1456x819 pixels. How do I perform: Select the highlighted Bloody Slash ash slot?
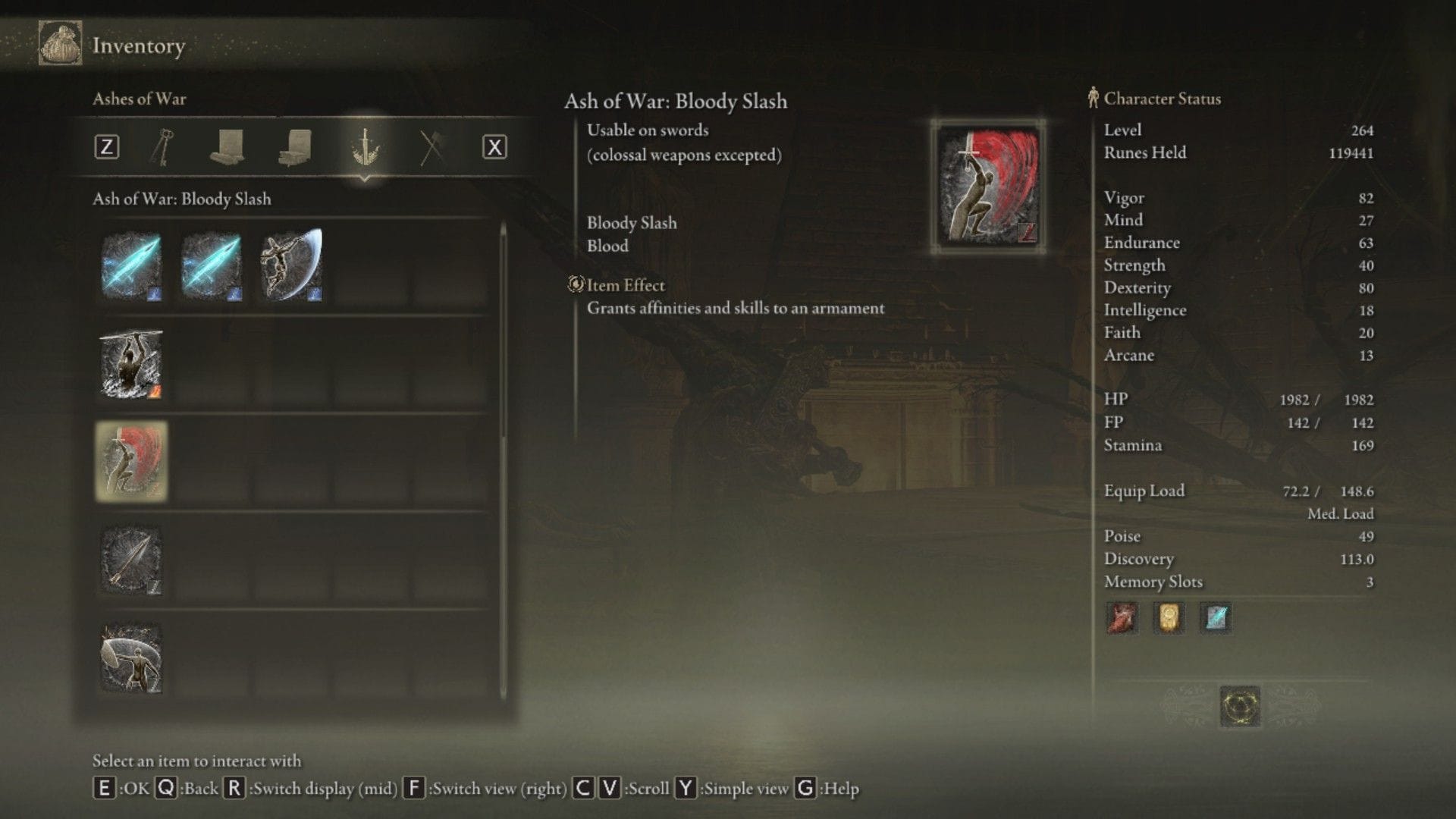click(131, 462)
